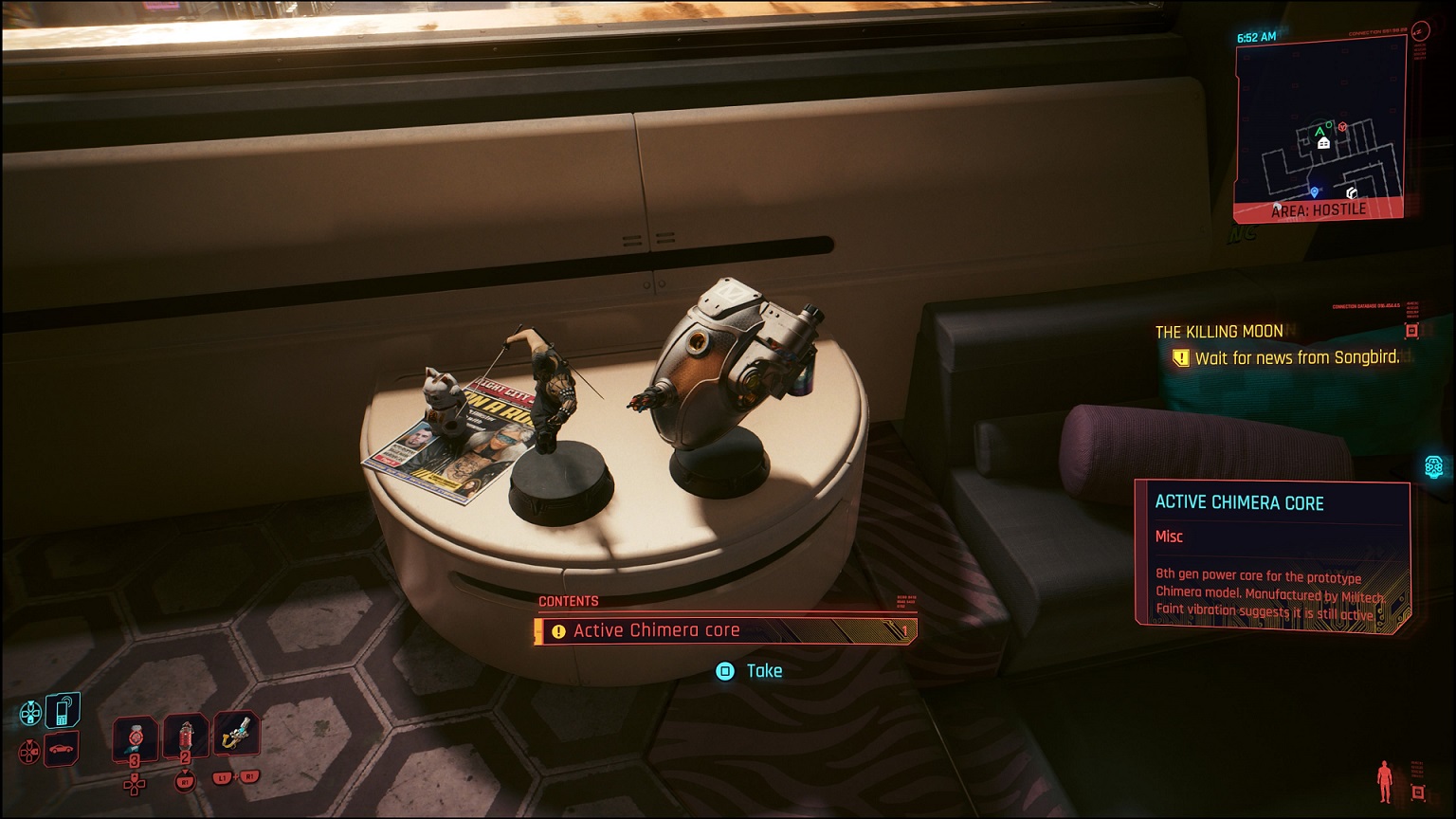Select the phone icon near the bottom left
The height and width of the screenshot is (819, 1456).
63,711
